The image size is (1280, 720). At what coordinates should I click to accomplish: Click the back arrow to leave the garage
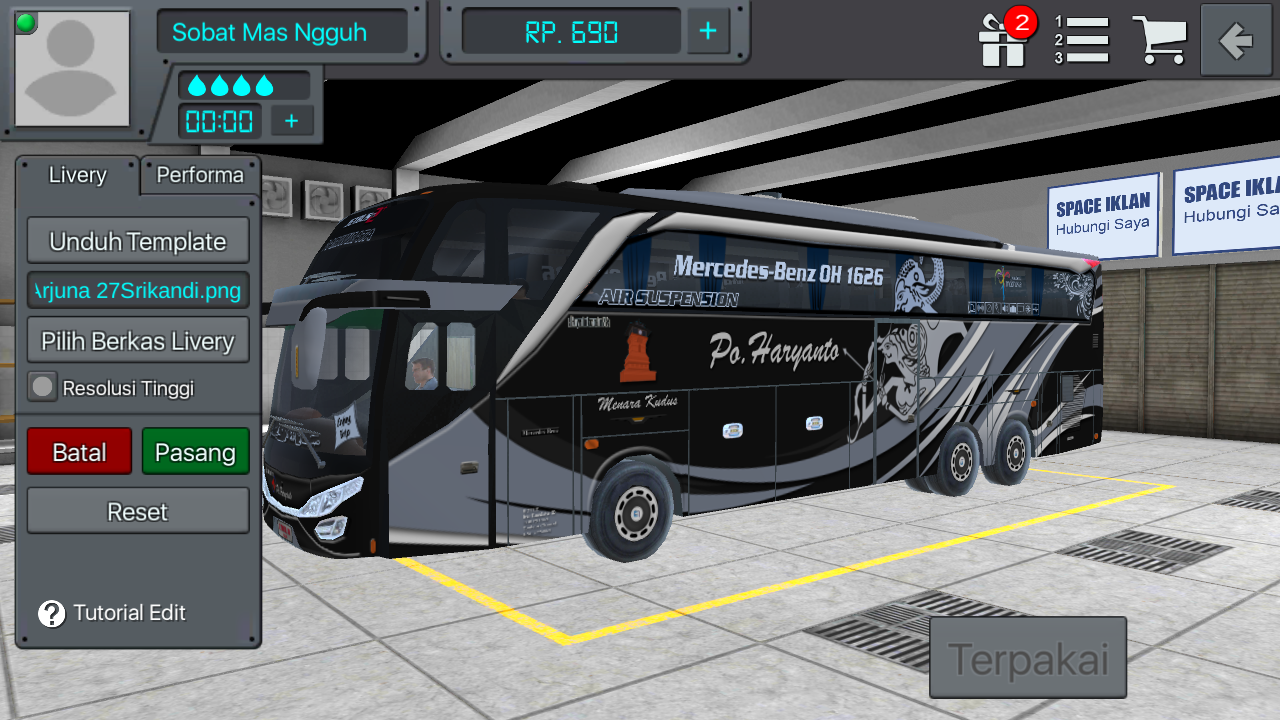pyautogui.click(x=1236, y=40)
